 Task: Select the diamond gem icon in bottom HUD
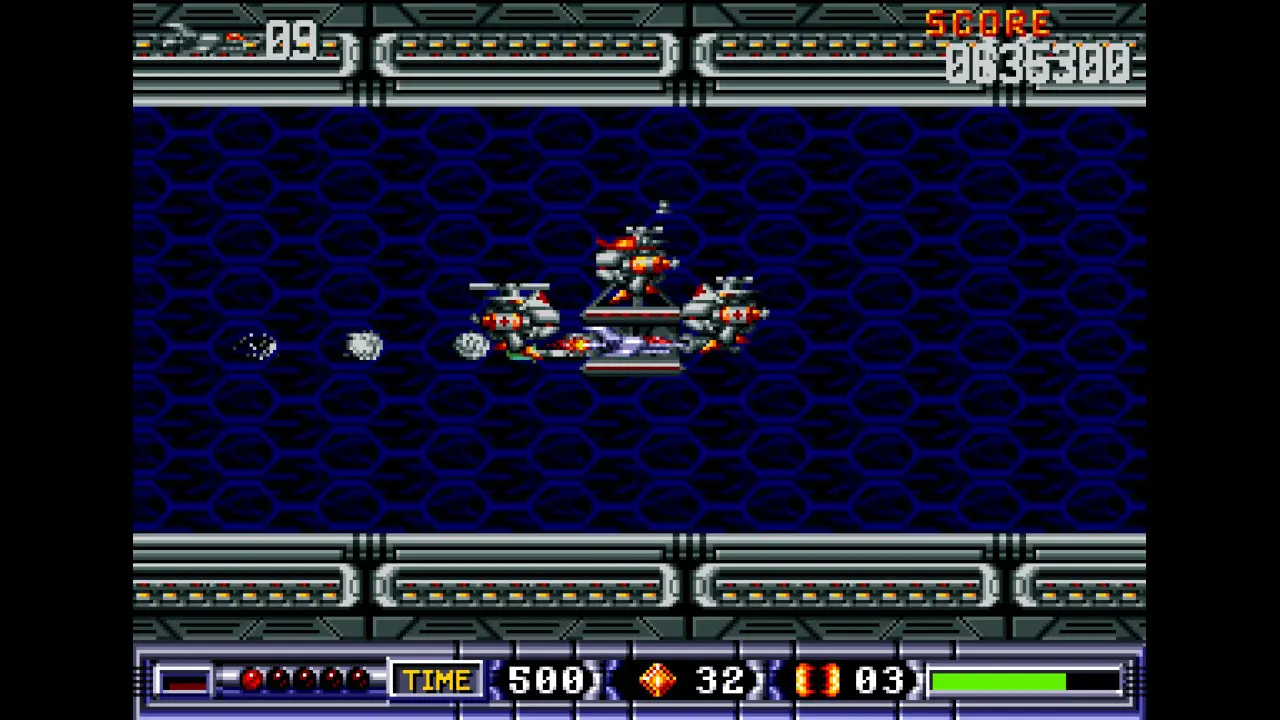(x=657, y=680)
